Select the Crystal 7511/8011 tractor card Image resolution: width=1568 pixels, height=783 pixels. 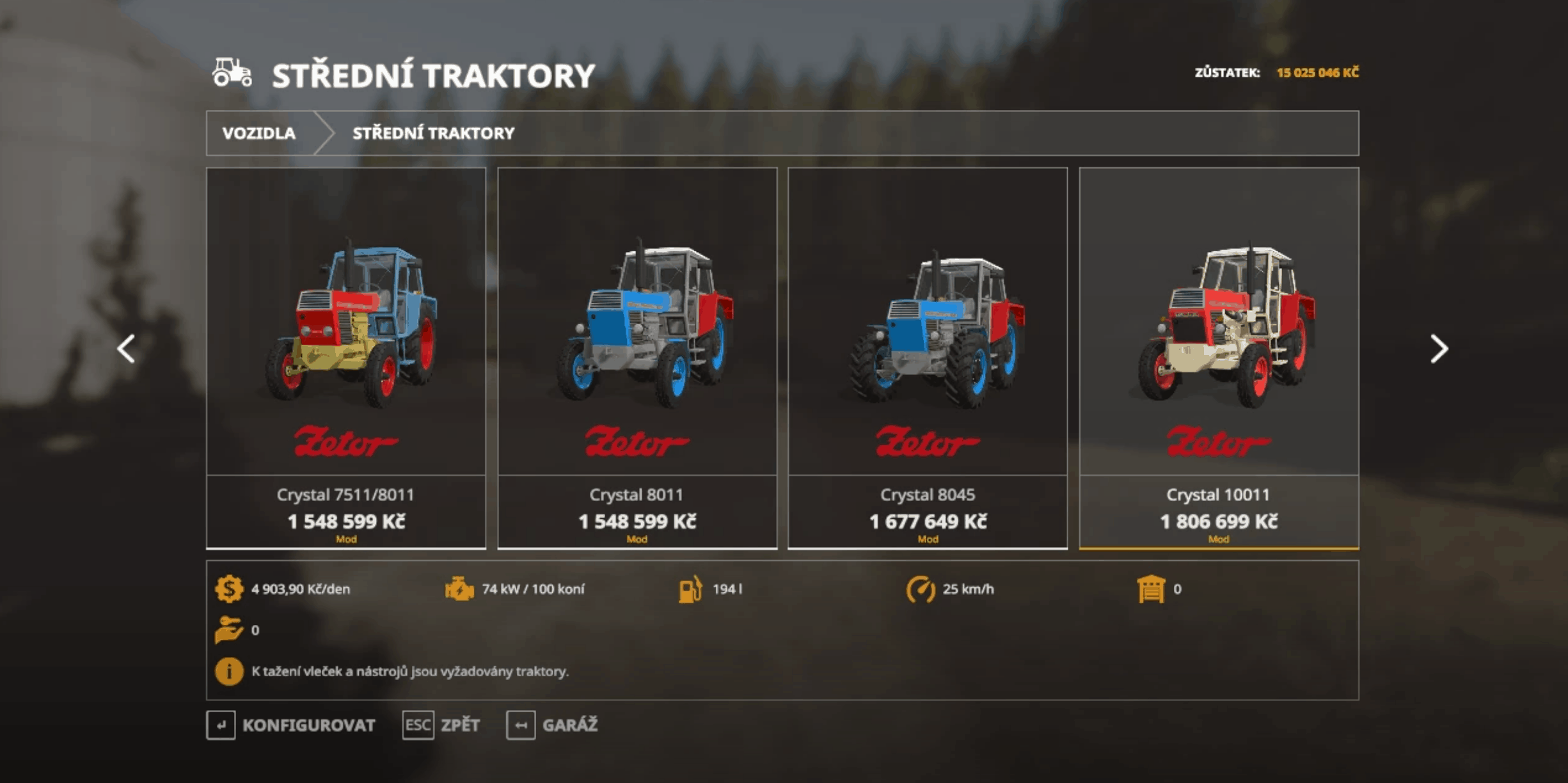click(345, 357)
